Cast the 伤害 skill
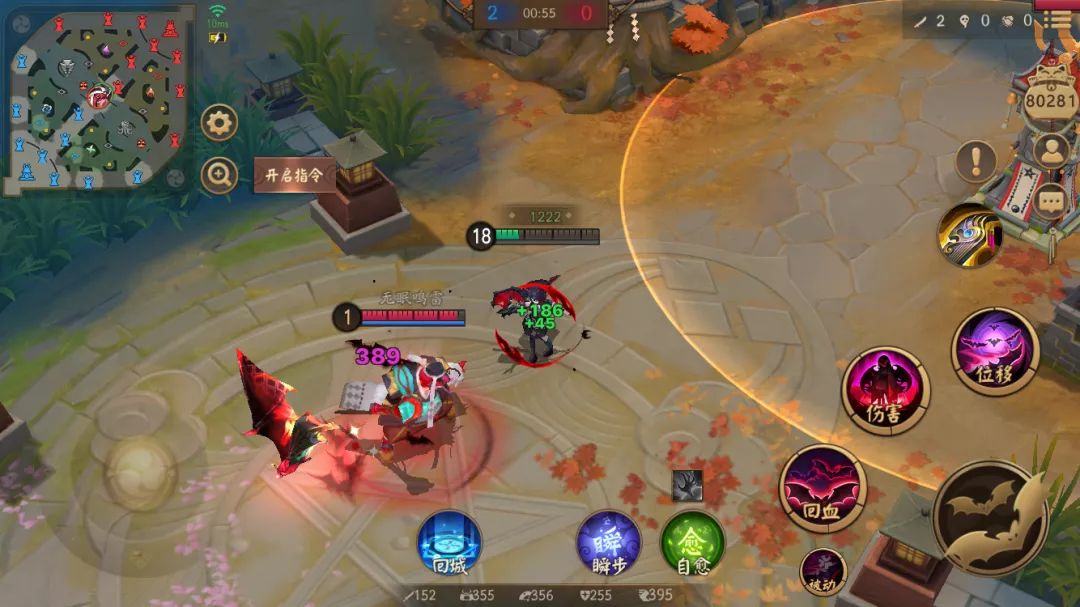 tap(885, 390)
